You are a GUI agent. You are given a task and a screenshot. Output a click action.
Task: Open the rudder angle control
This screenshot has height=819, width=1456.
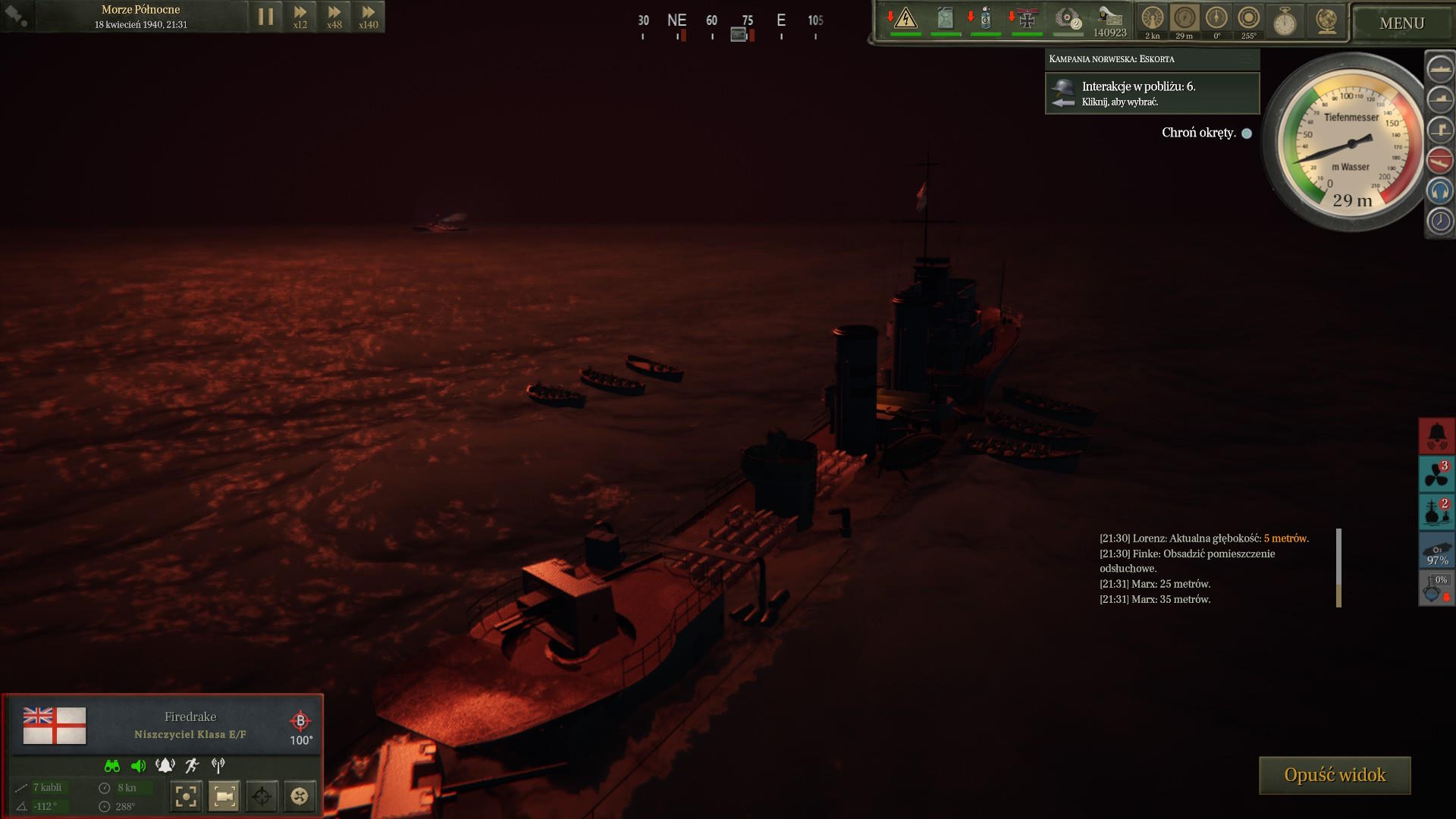click(x=1216, y=19)
